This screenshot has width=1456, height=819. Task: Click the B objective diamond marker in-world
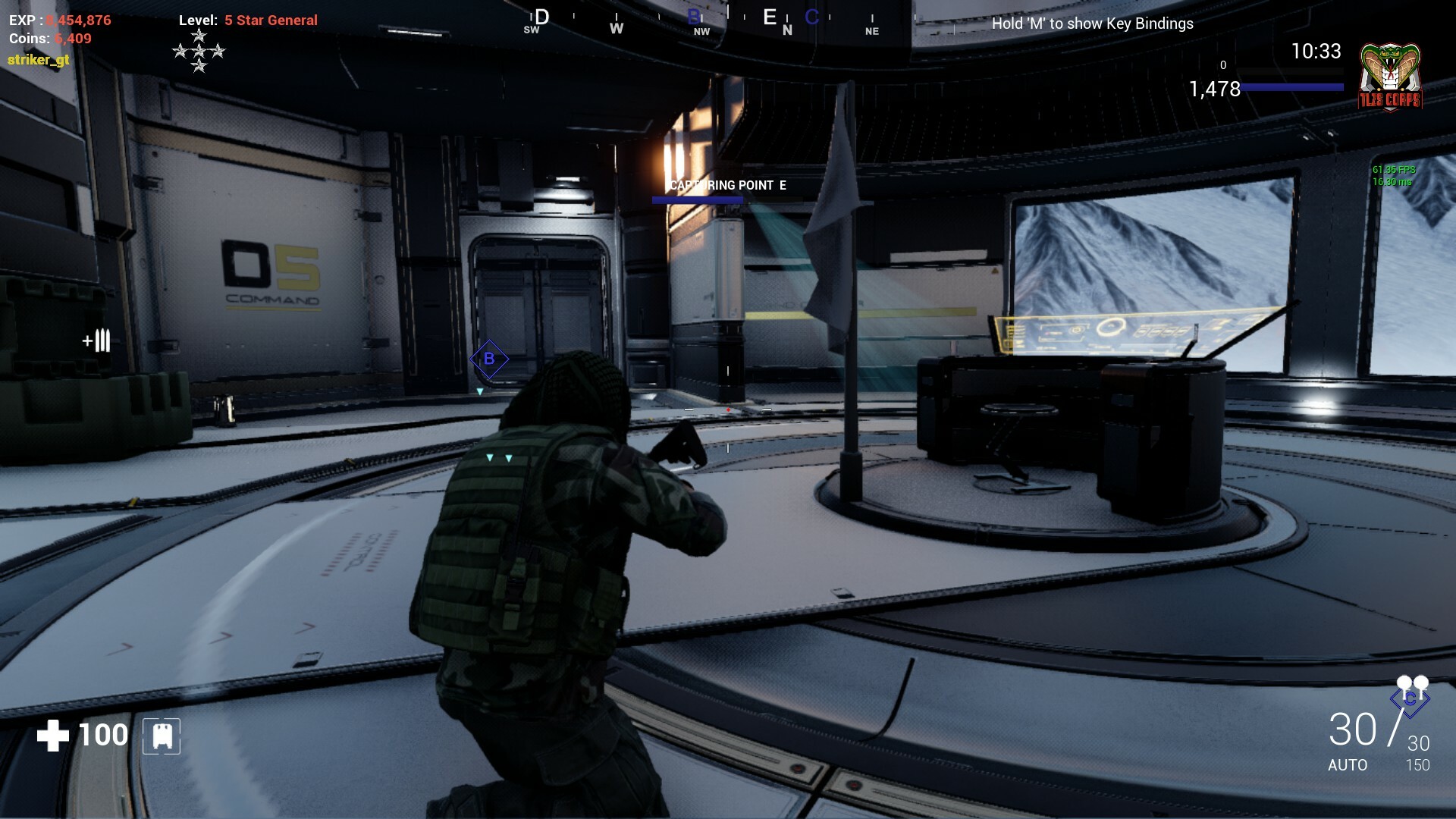pos(489,359)
